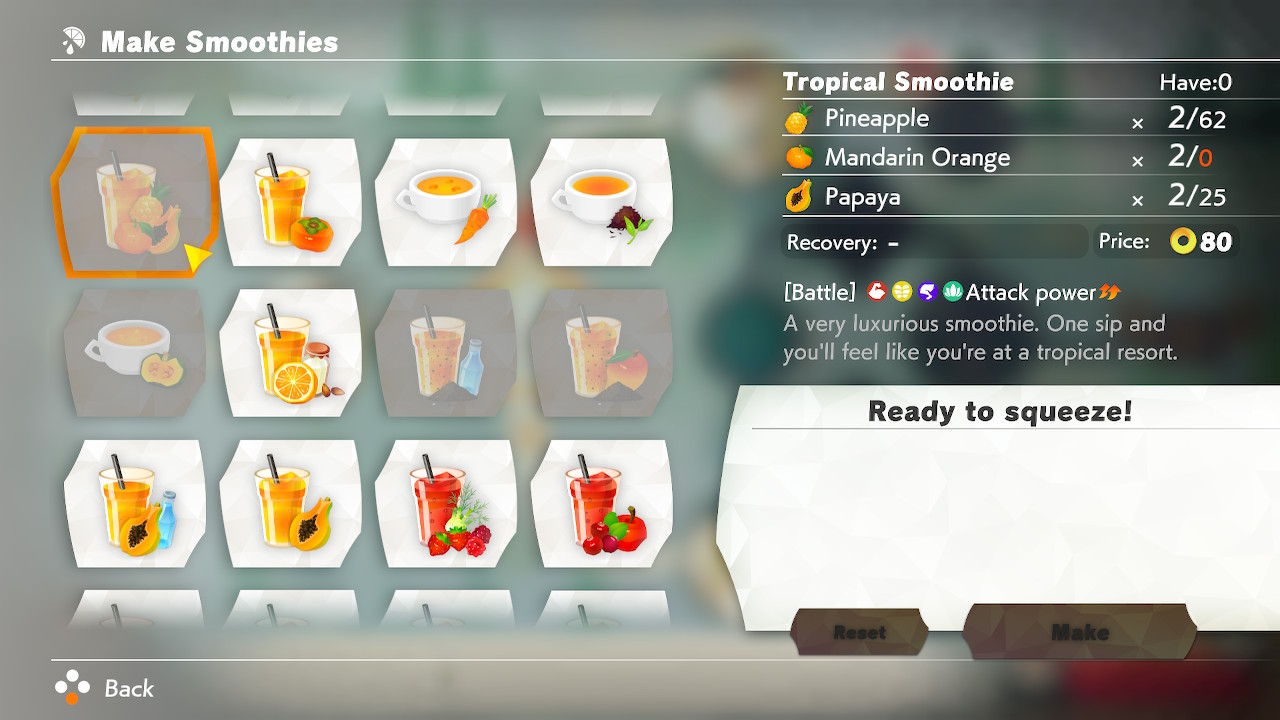1280x720 pixels.
Task: Select the persimmon juice recipe
Action: [x=290, y=201]
